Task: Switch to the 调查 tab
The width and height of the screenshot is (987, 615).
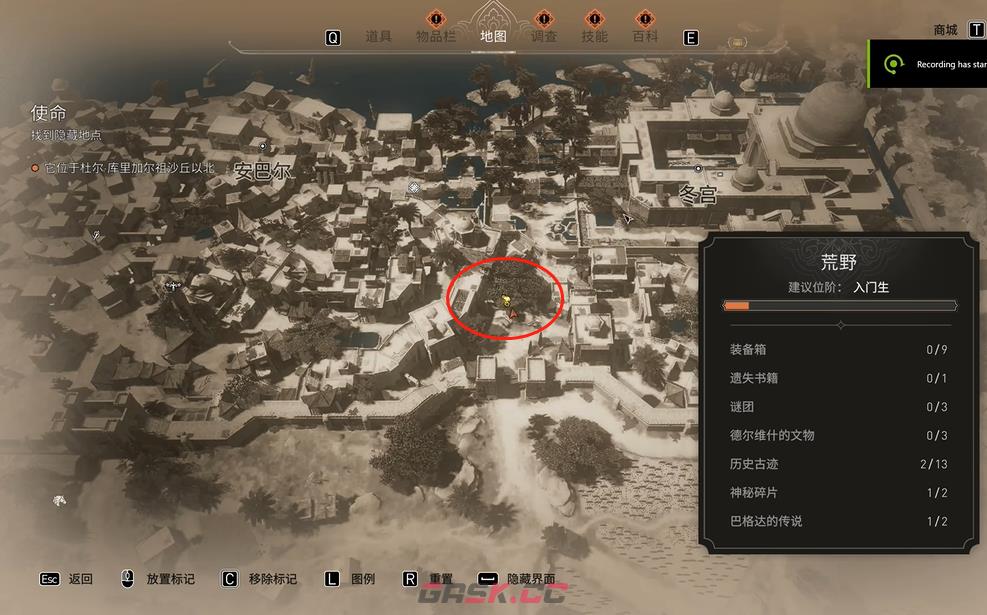Action: click(543, 37)
